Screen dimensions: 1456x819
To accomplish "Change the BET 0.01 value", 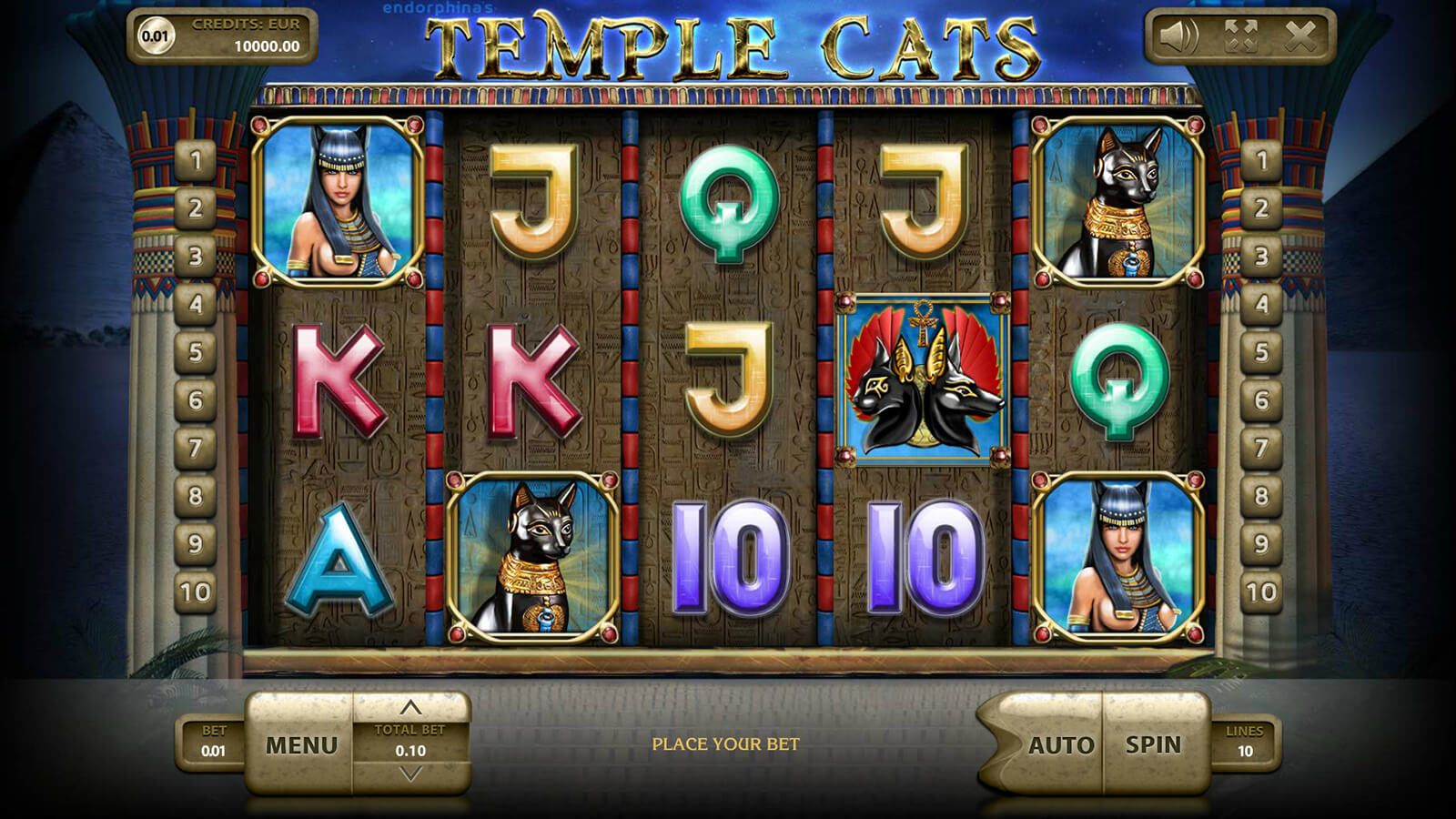I will (213, 742).
